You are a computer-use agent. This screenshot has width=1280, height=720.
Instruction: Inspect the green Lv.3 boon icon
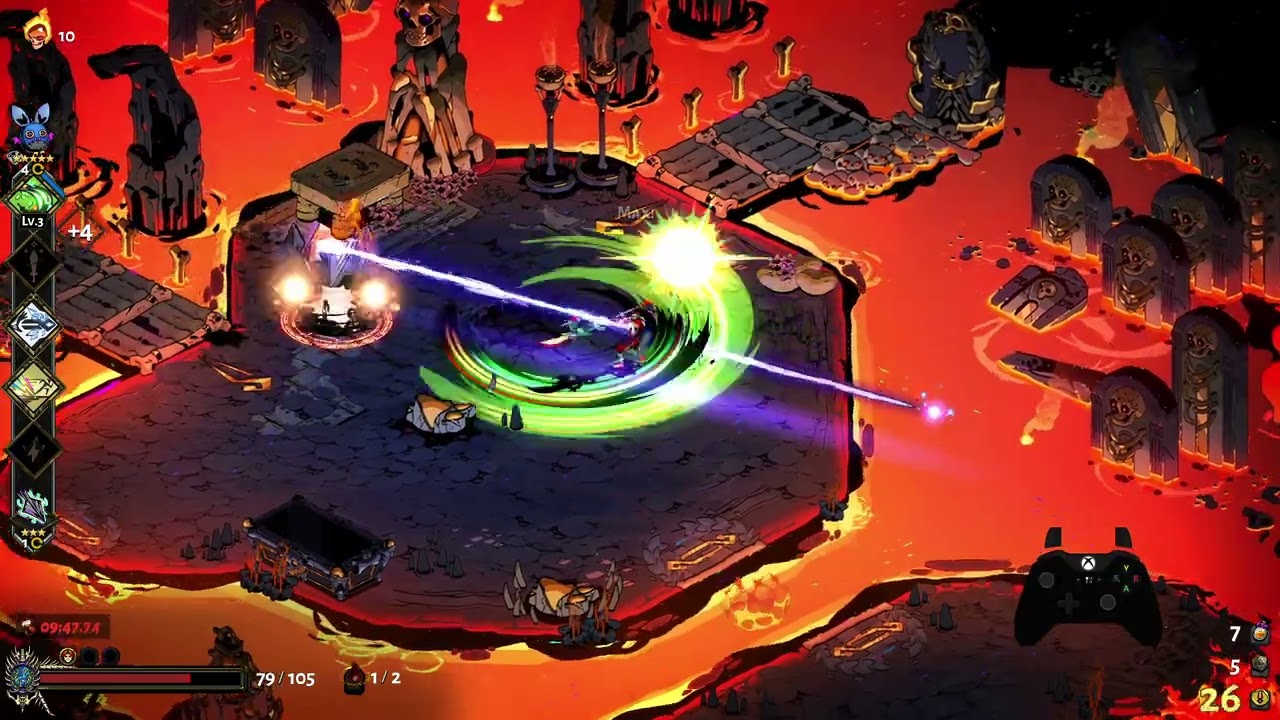point(32,196)
